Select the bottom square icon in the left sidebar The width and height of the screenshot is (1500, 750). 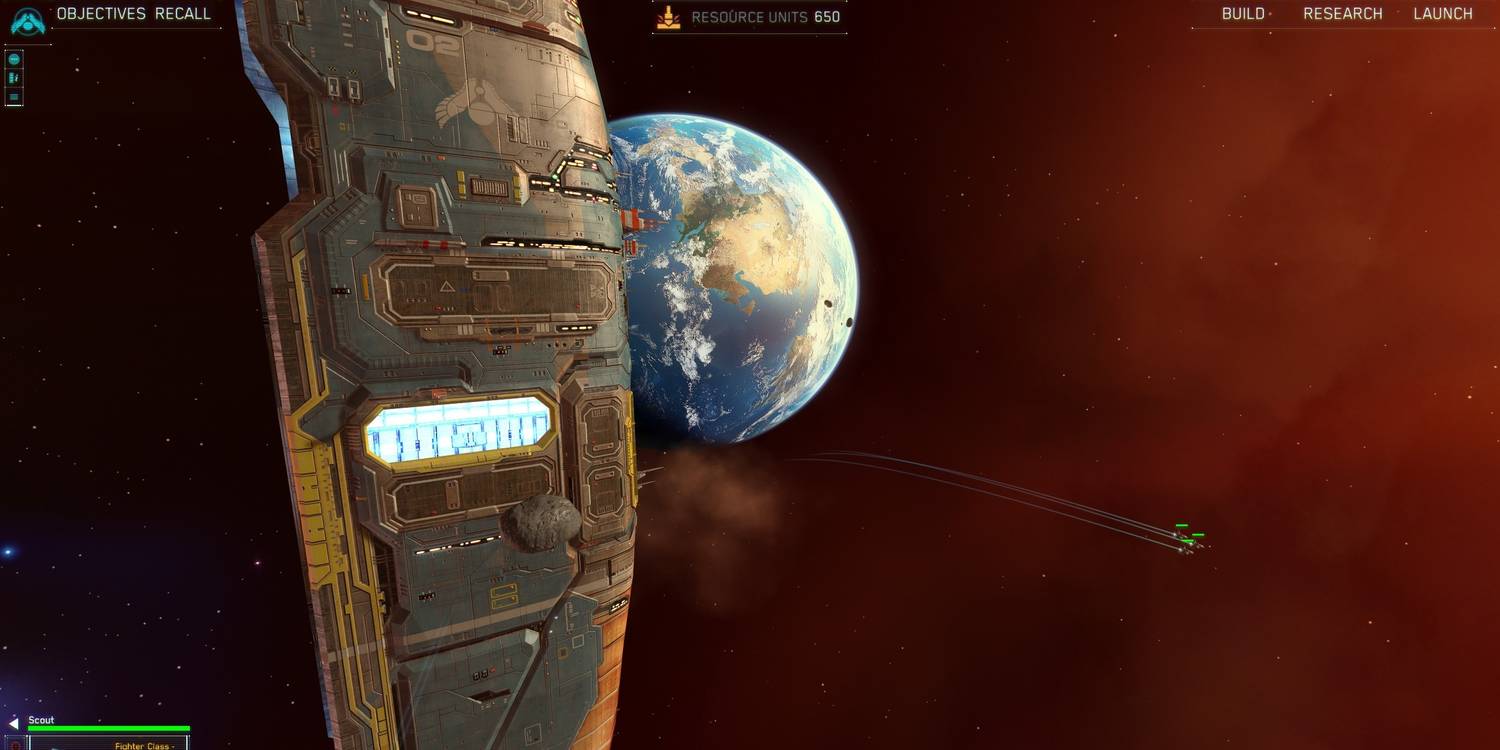point(13,97)
